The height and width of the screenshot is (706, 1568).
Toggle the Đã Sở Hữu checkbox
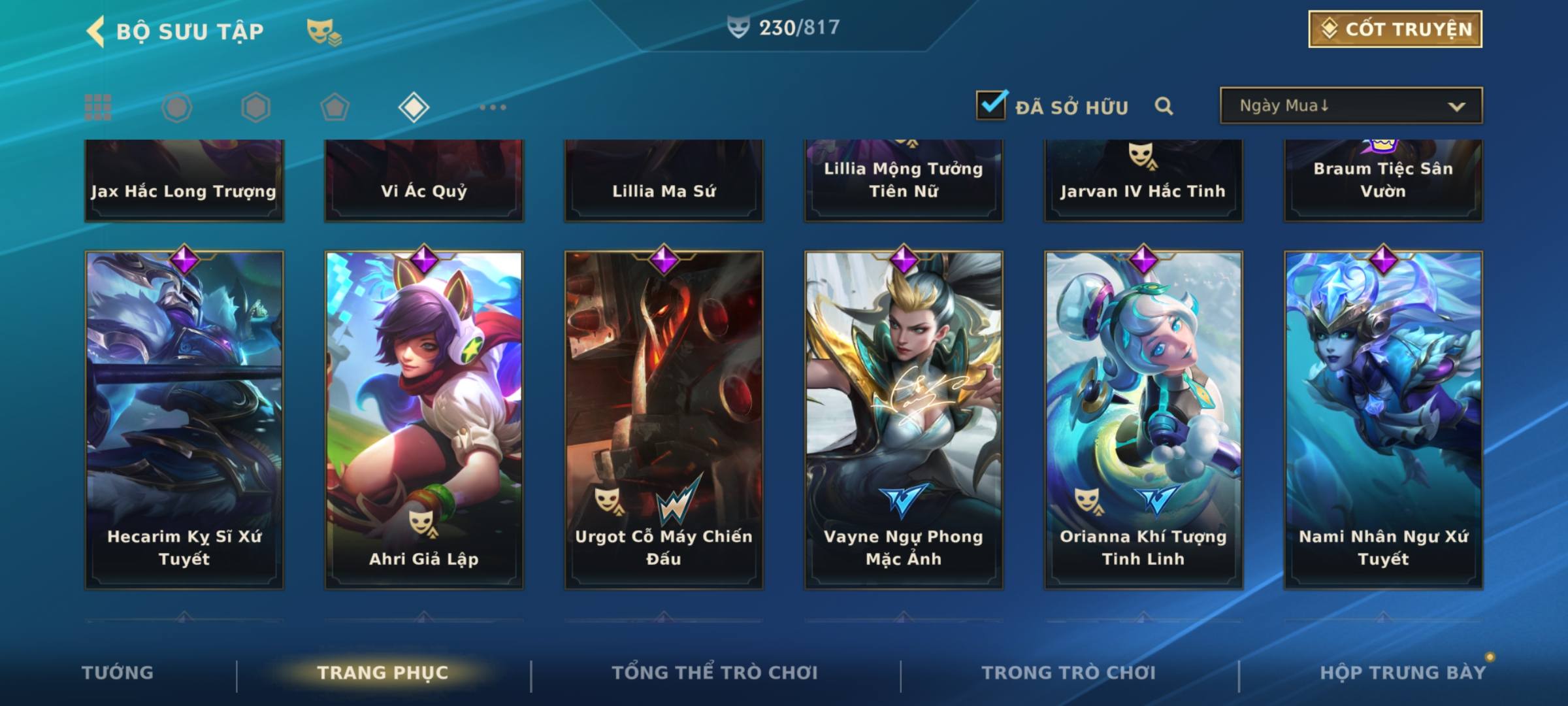pos(991,105)
